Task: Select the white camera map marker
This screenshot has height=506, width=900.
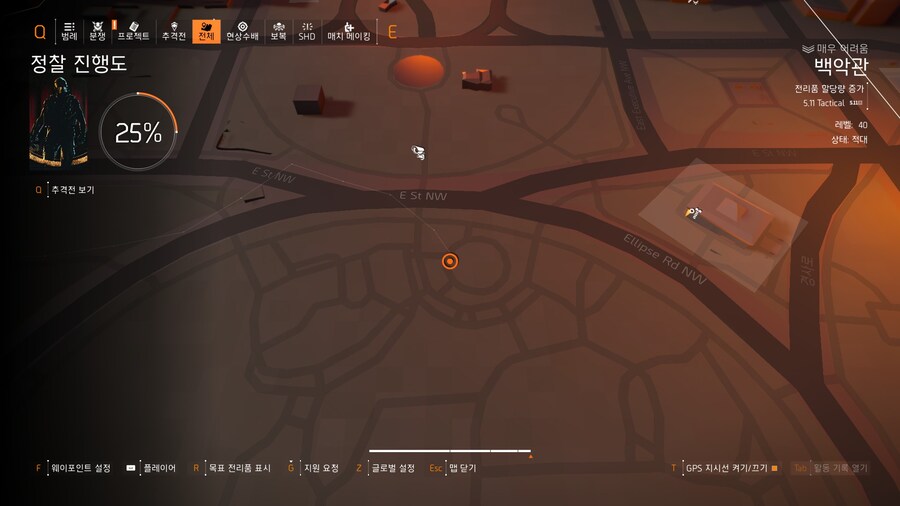Action: tap(418, 152)
